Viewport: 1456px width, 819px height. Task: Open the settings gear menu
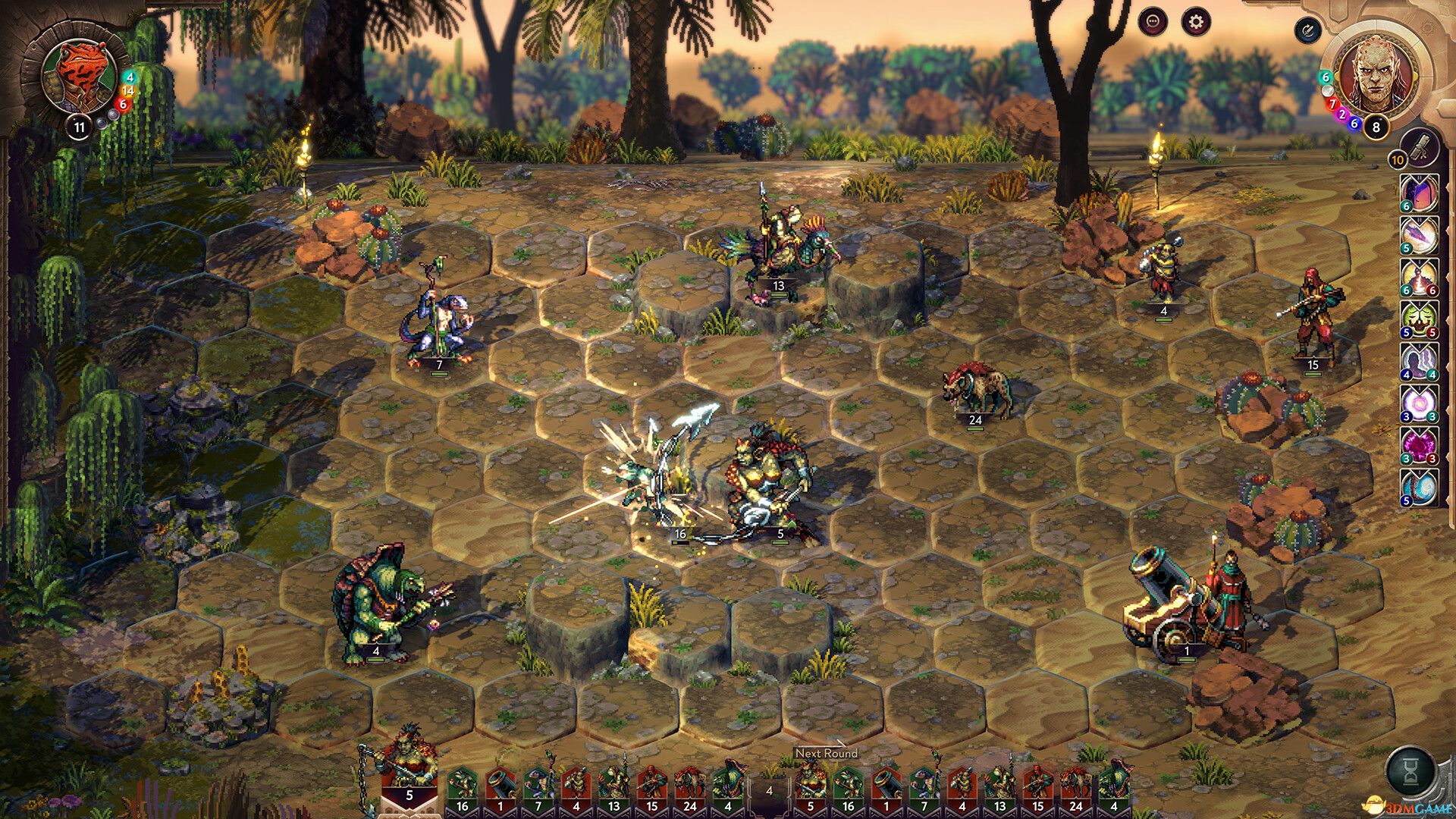click(x=1196, y=23)
